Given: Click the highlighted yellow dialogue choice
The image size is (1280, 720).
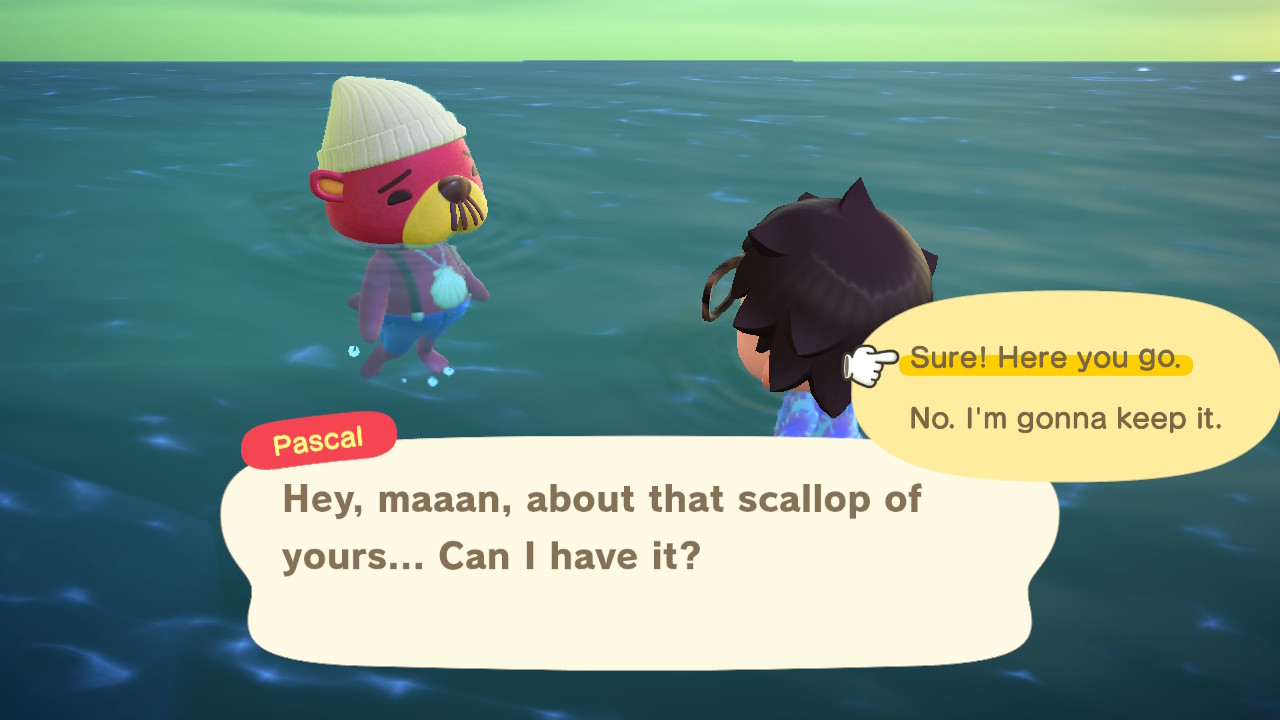Looking at the screenshot, I should click(x=1046, y=358).
